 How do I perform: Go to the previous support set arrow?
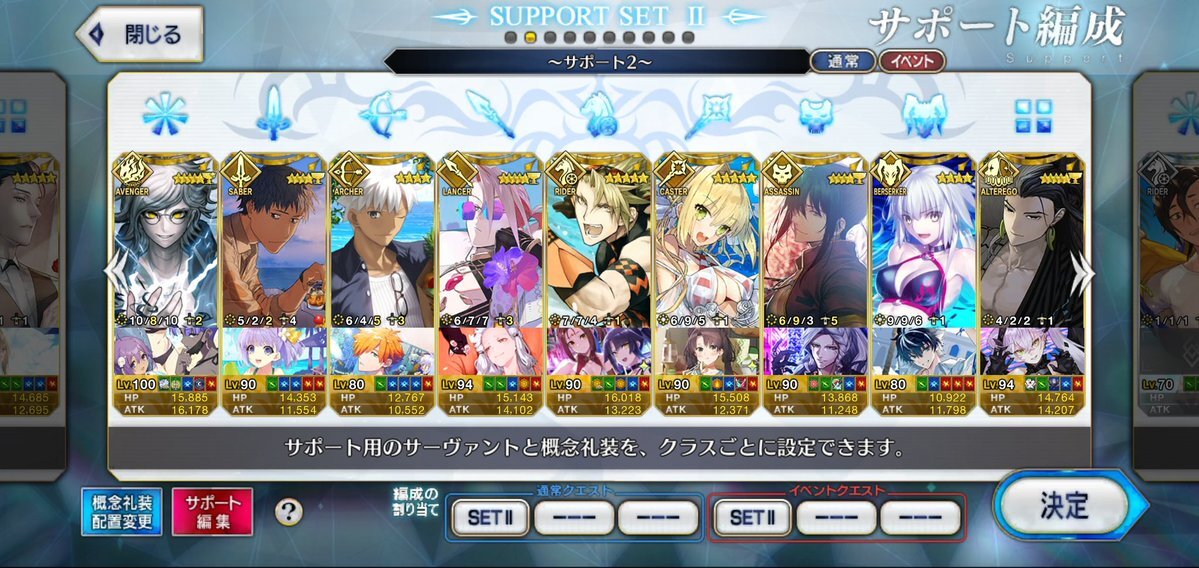coord(117,274)
